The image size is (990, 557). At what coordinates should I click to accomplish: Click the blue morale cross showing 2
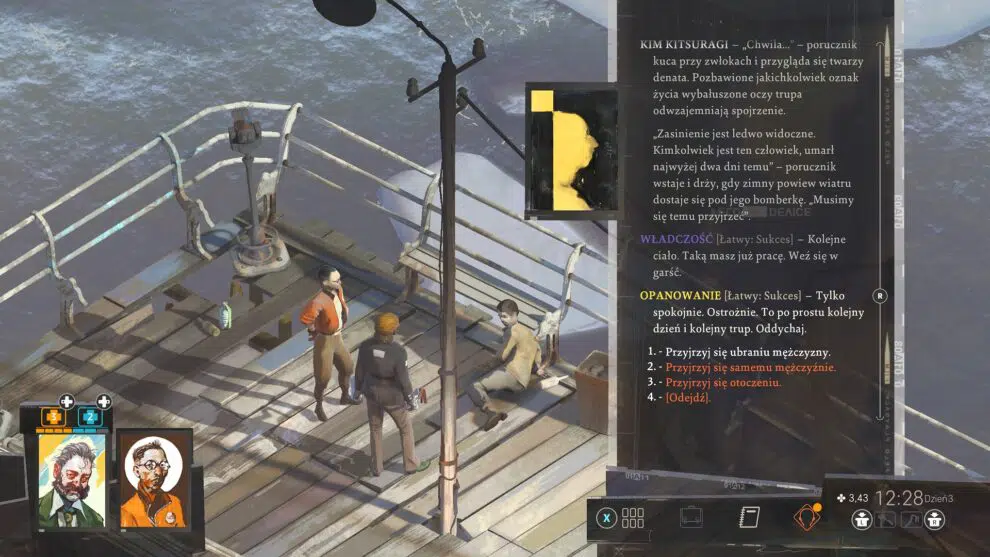pos(89,416)
